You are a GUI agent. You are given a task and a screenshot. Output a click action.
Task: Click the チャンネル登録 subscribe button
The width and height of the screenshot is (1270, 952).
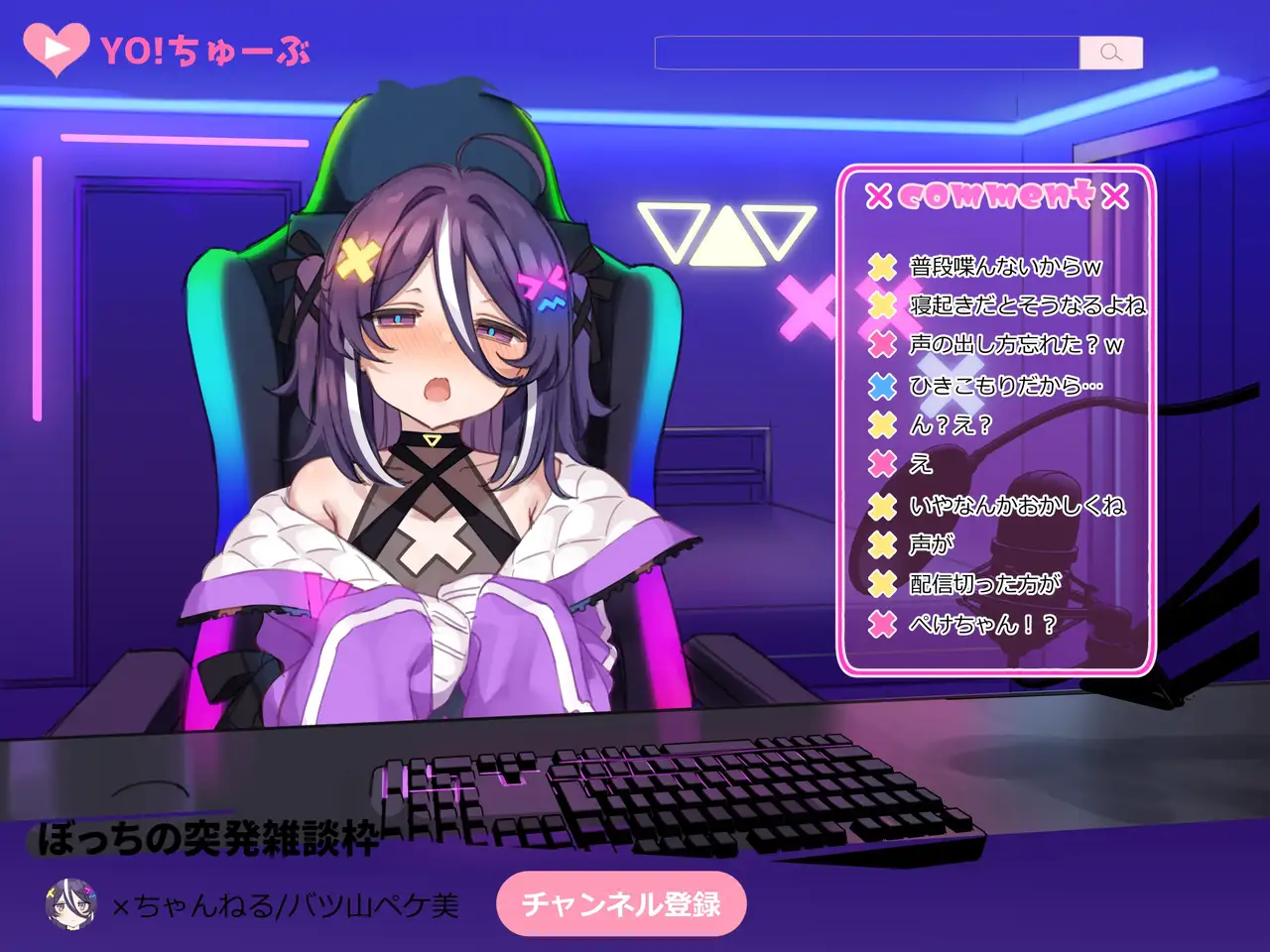click(x=621, y=903)
